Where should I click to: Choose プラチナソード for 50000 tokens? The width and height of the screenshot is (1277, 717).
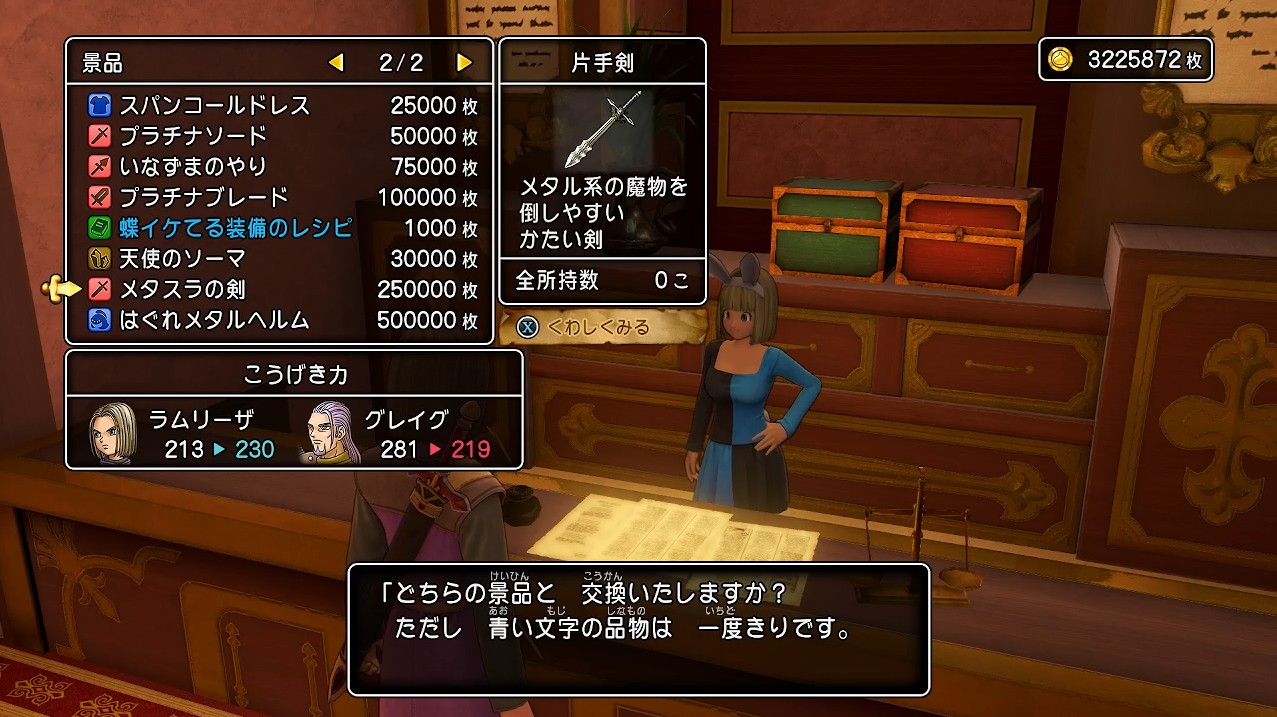pyautogui.click(x=193, y=136)
